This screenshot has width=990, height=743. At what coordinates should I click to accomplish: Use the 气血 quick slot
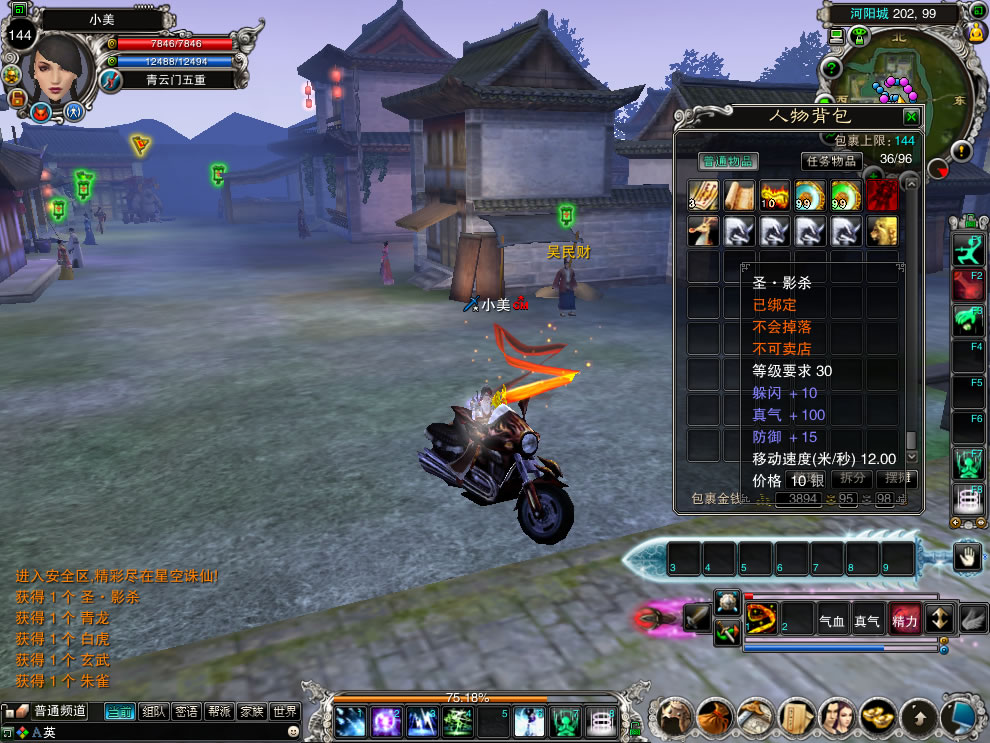(x=832, y=620)
